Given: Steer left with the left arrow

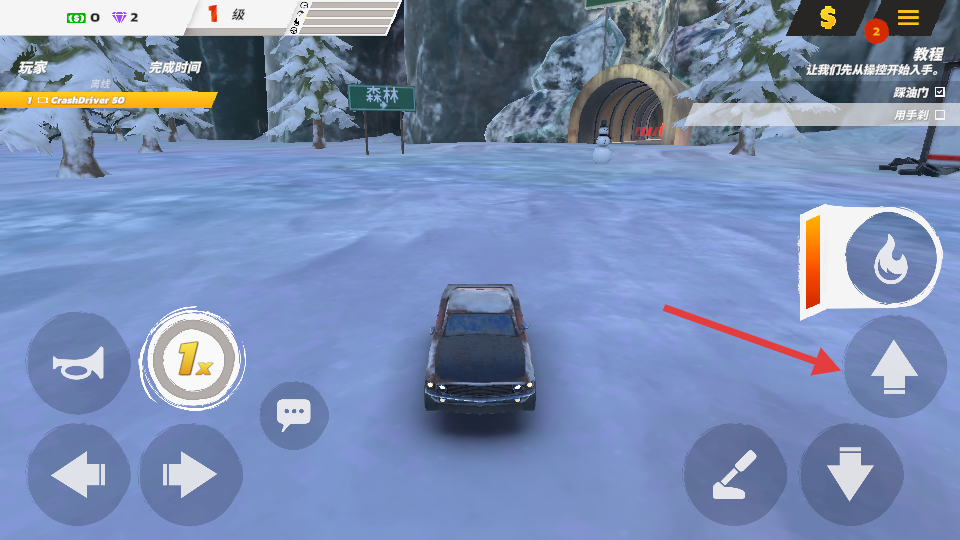Looking at the screenshot, I should [x=78, y=475].
